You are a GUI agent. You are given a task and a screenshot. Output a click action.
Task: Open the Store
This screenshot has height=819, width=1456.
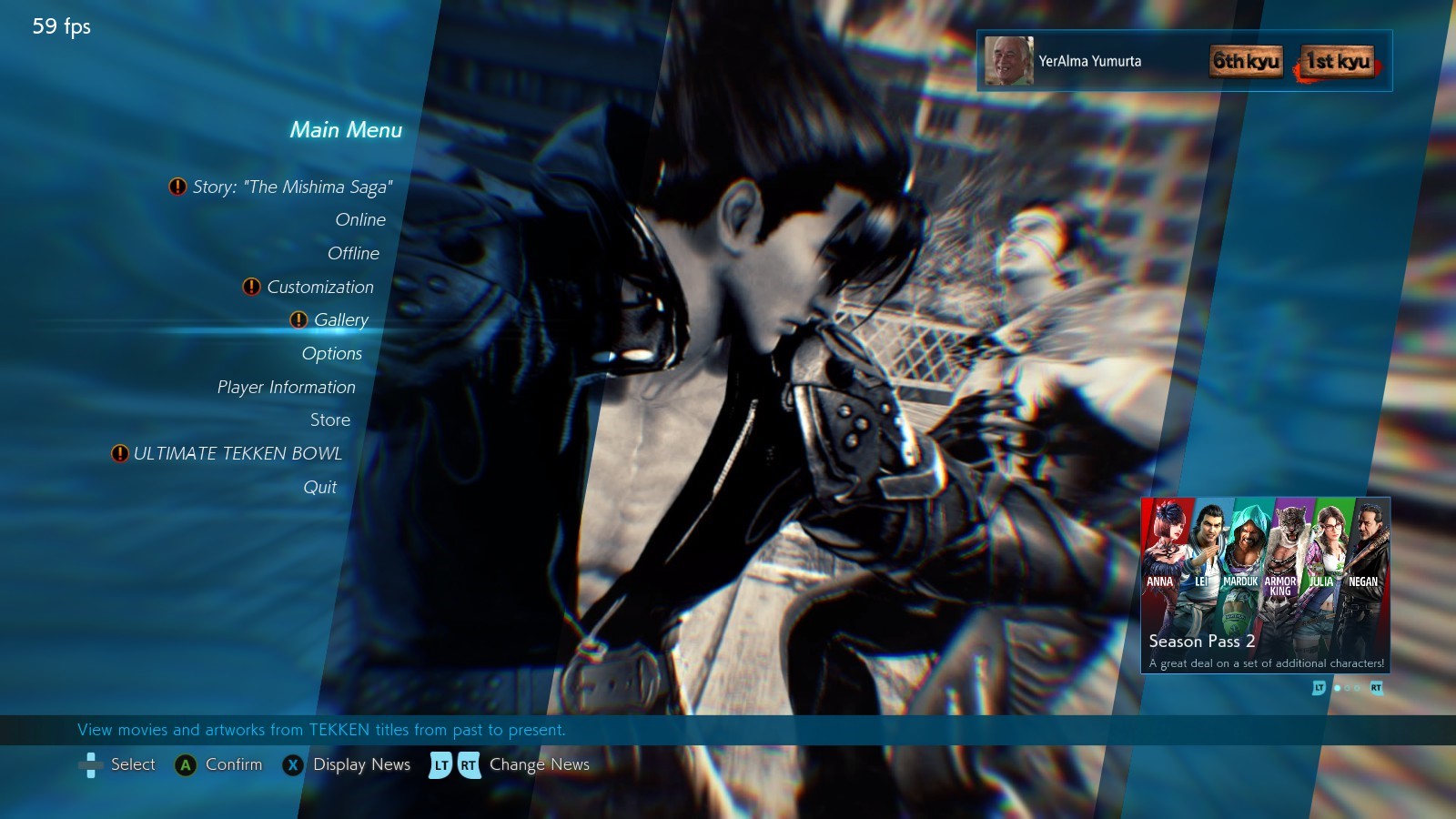coord(329,420)
